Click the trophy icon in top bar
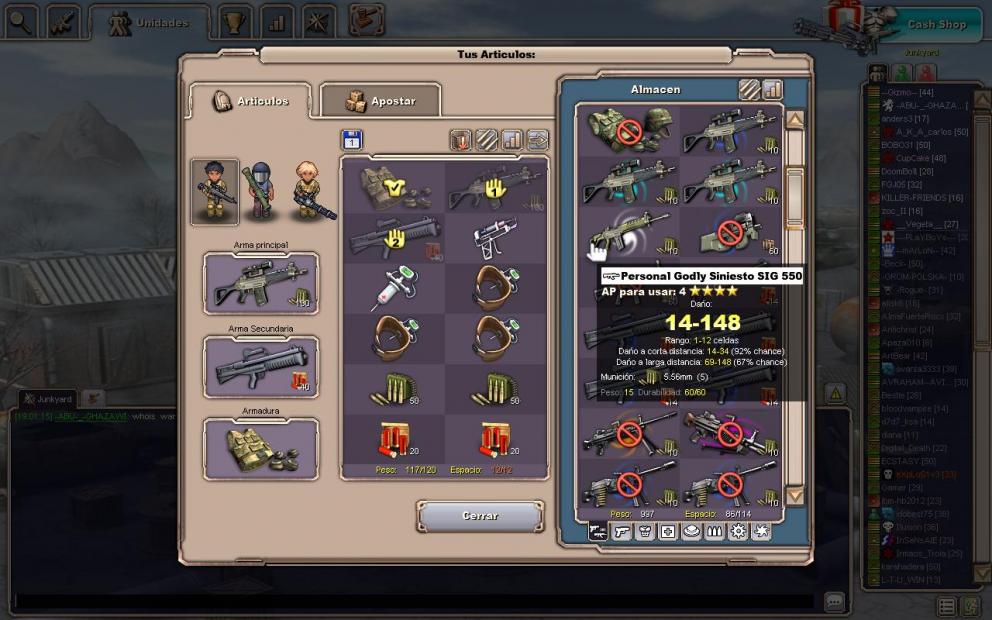 235,21
